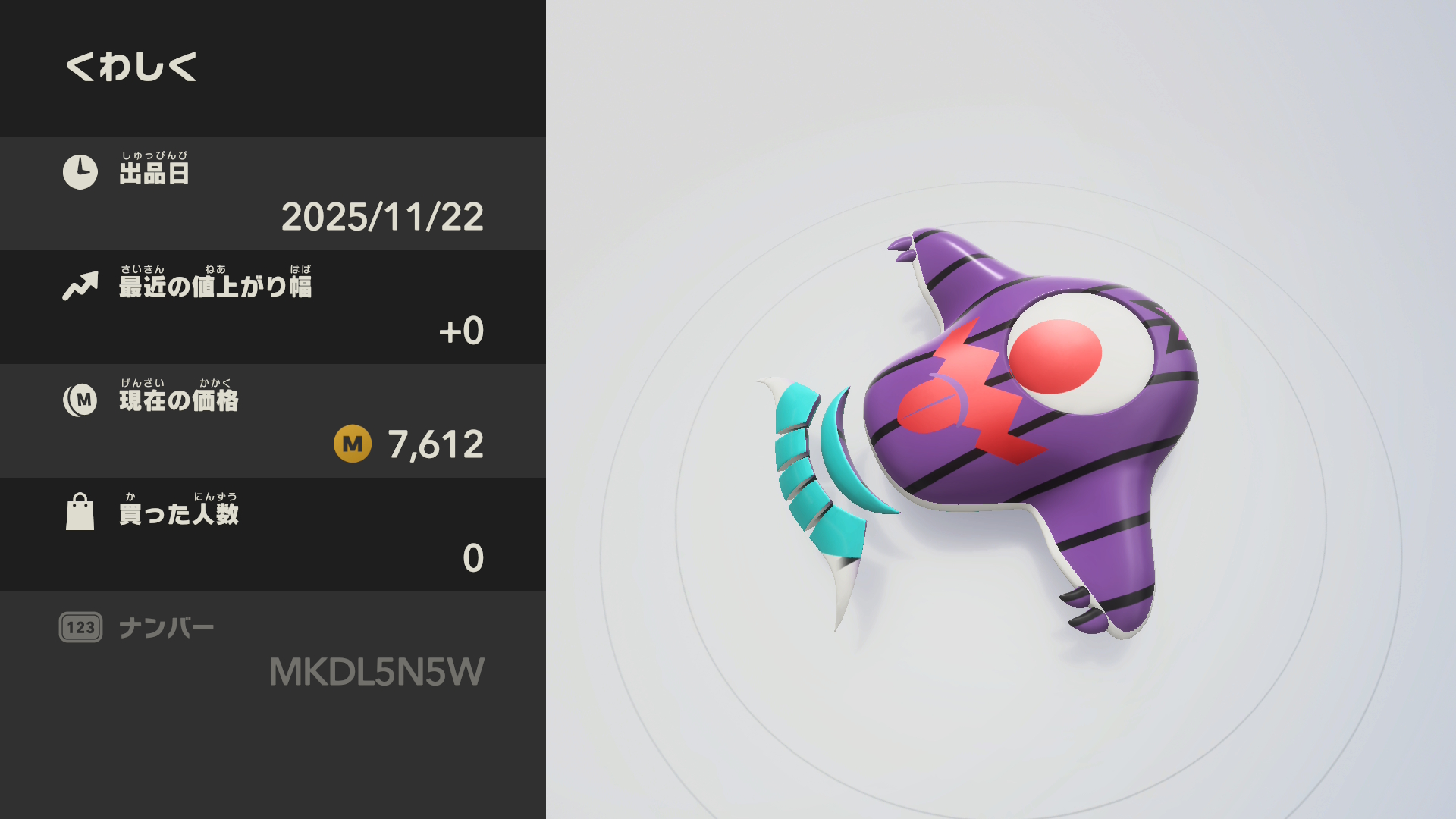Select the 買った人数 buyer count row
The image size is (1456, 819).
[x=273, y=535]
